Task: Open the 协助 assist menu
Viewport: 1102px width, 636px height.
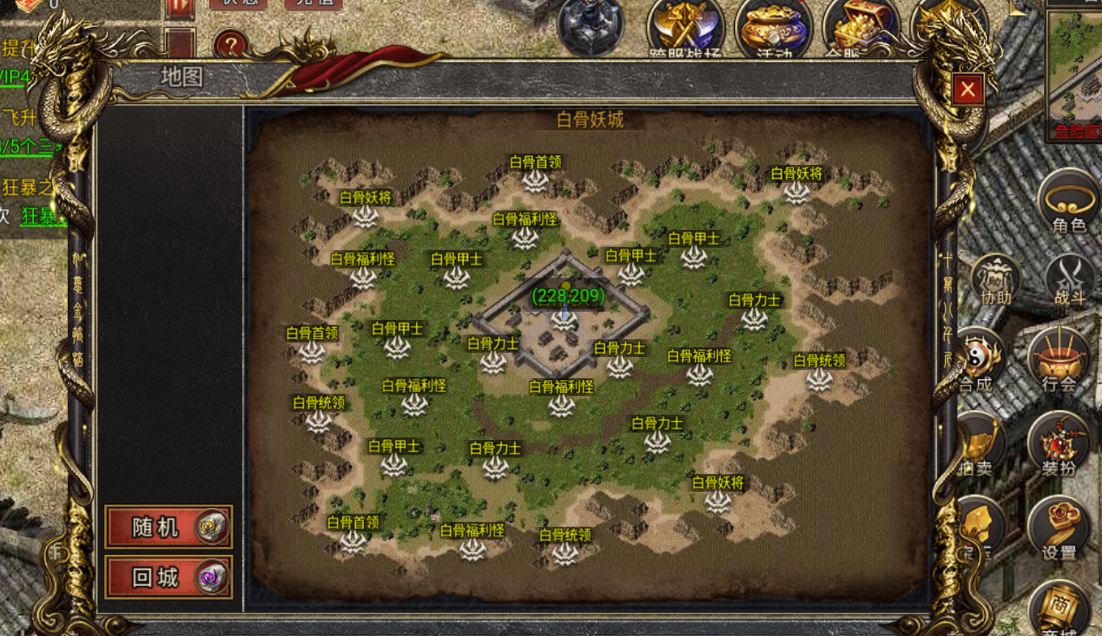Action: tap(995, 280)
